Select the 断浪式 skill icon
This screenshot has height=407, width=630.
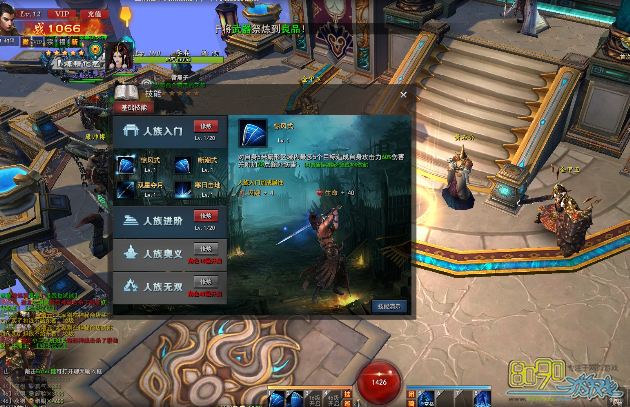point(183,163)
